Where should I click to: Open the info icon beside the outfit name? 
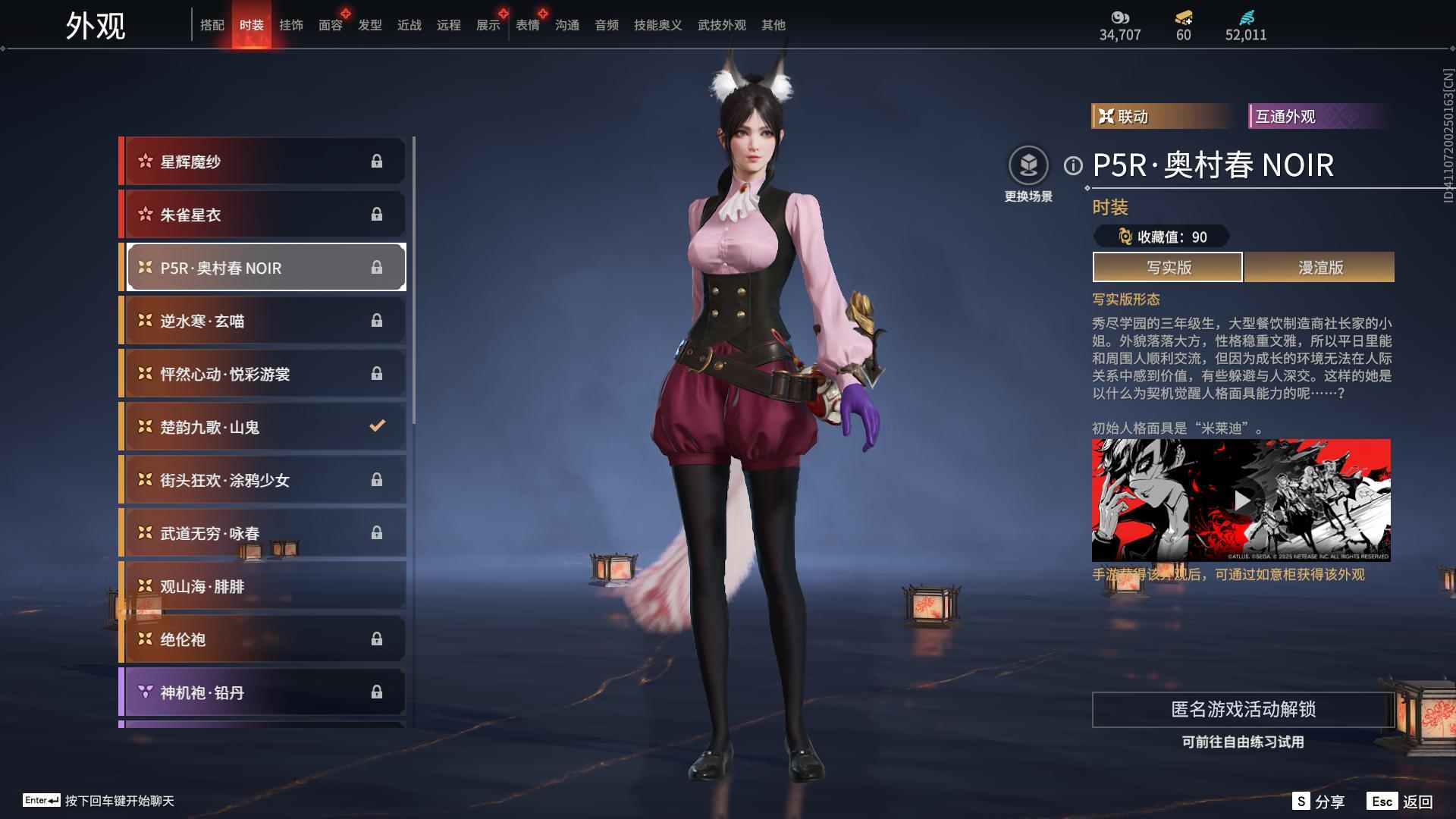pyautogui.click(x=1073, y=165)
